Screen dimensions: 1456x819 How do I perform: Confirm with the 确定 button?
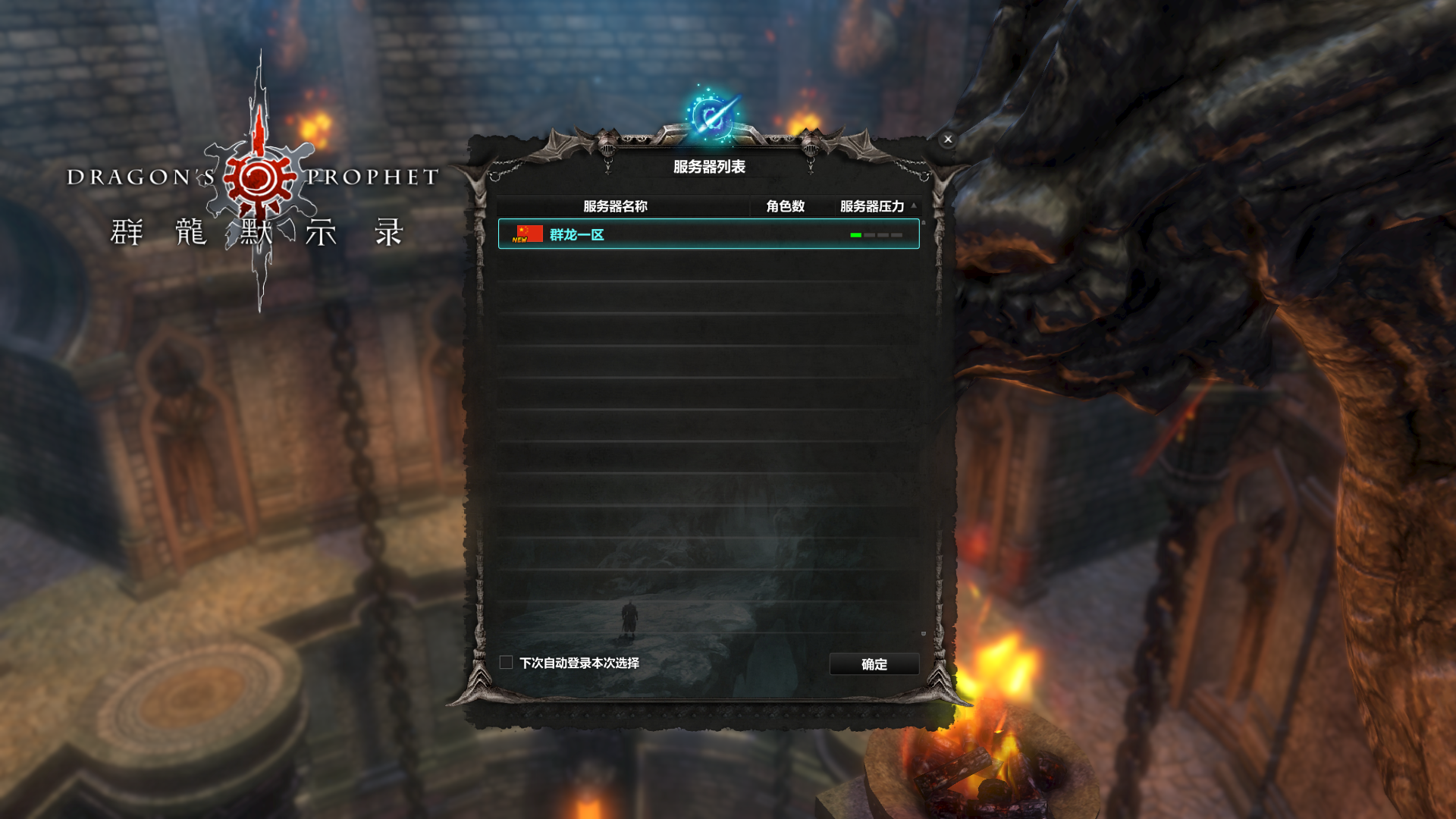point(874,664)
